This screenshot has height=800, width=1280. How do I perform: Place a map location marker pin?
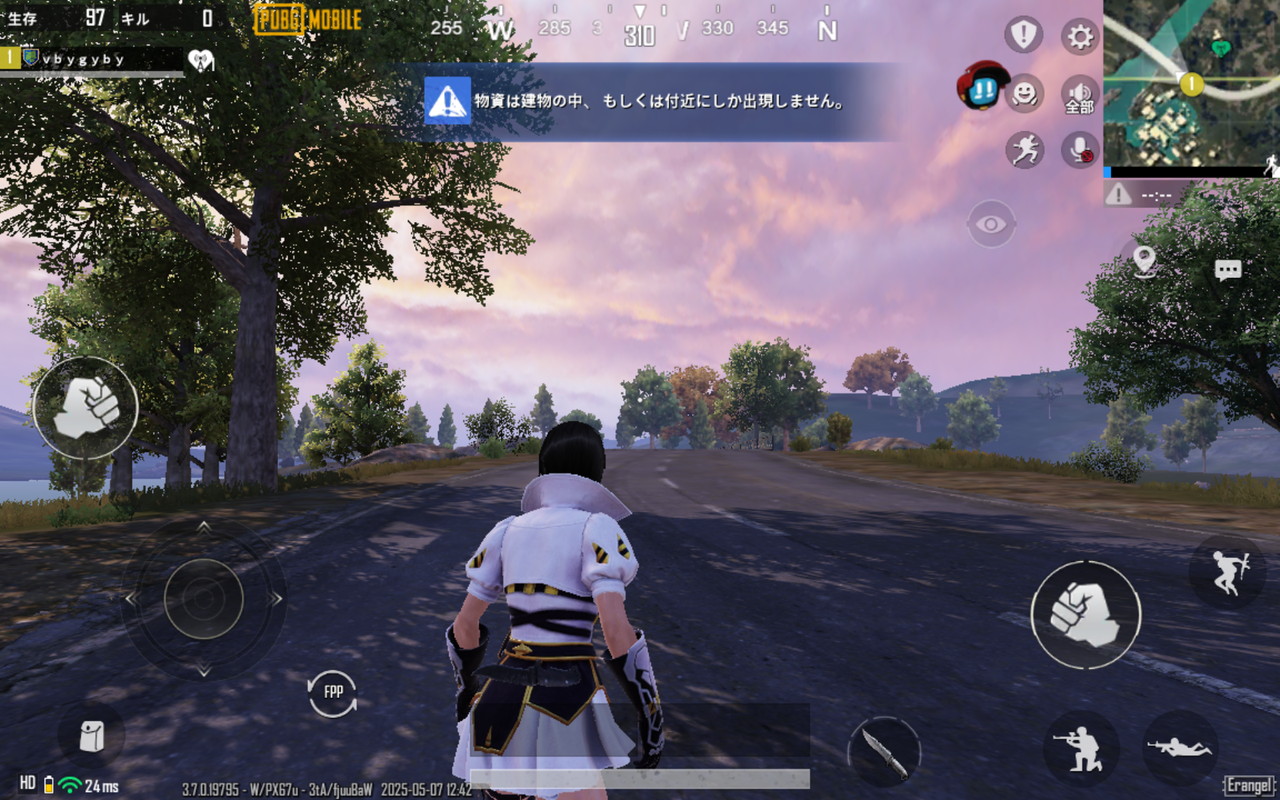click(1145, 261)
